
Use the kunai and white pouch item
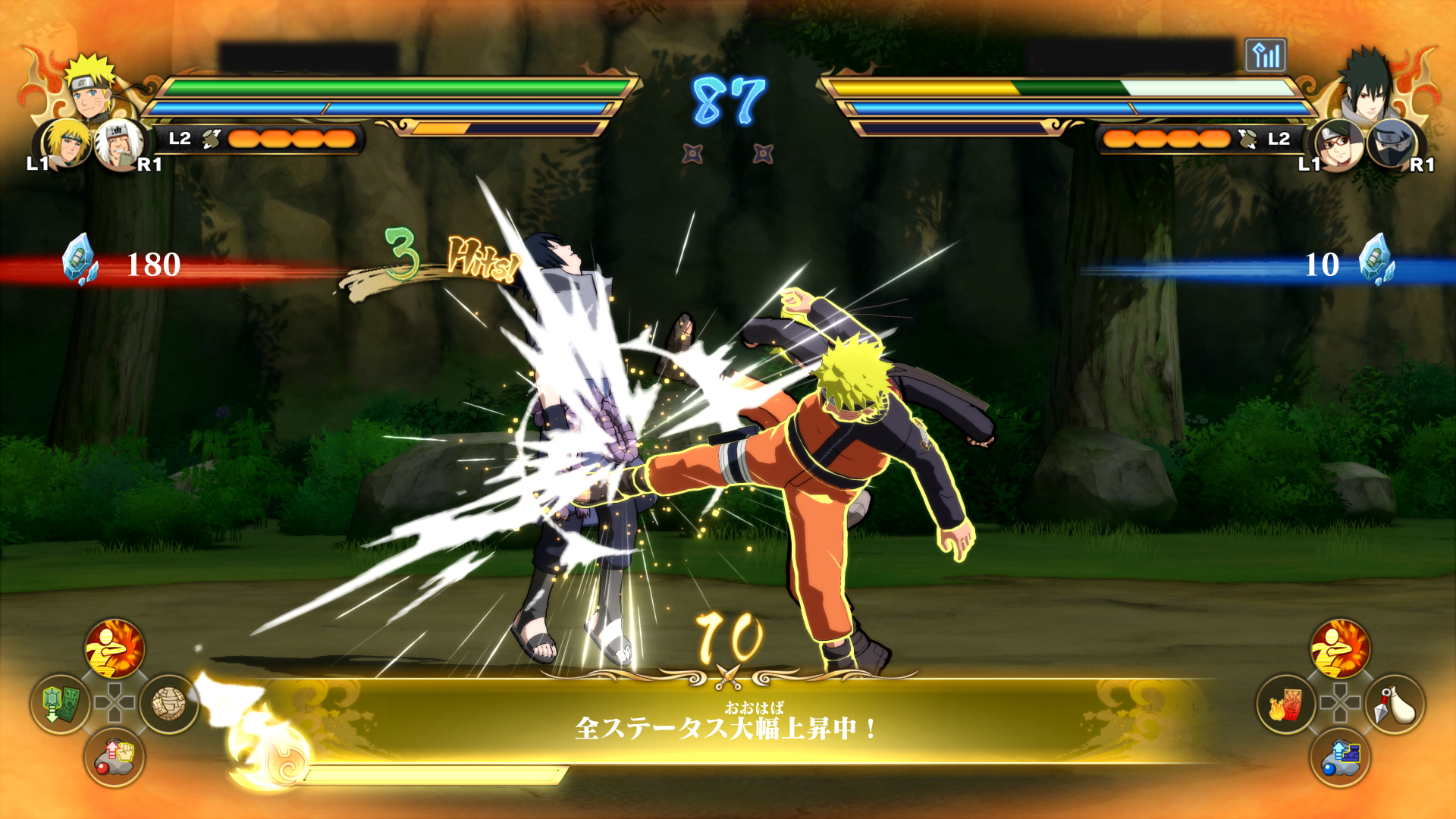point(1395,704)
